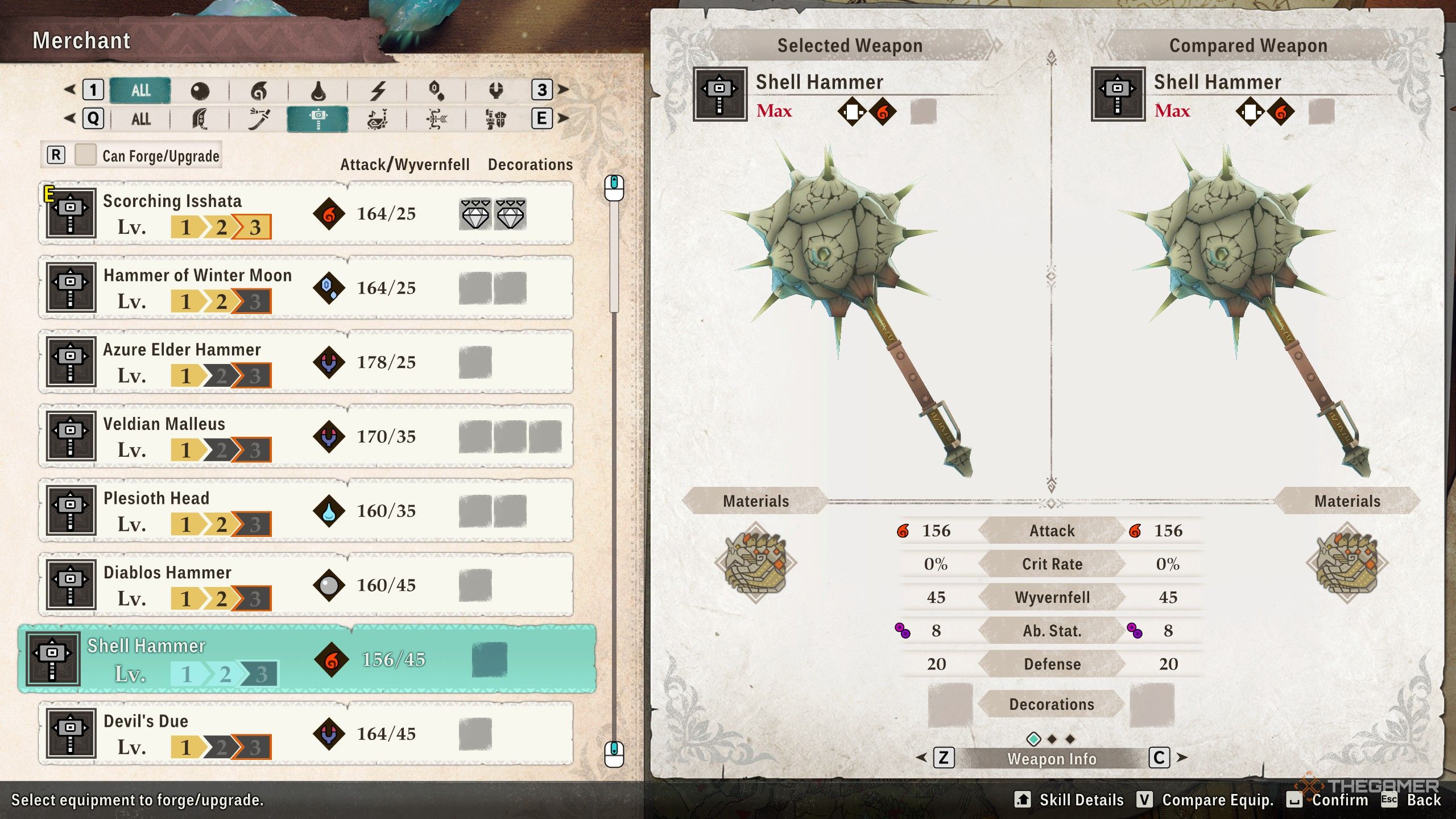Select the Devil's Due hammer
Screen dimensions: 1456x819
(306, 734)
